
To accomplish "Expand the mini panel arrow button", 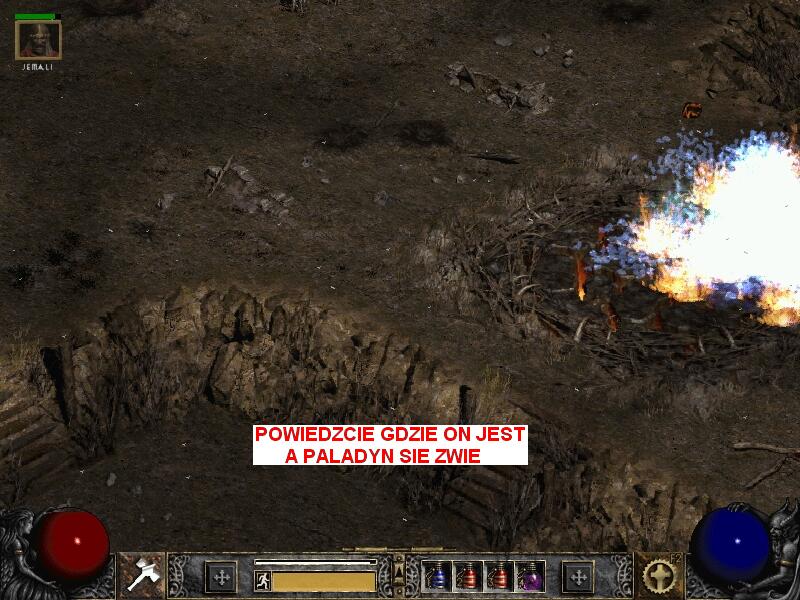I will pyautogui.click(x=398, y=571).
